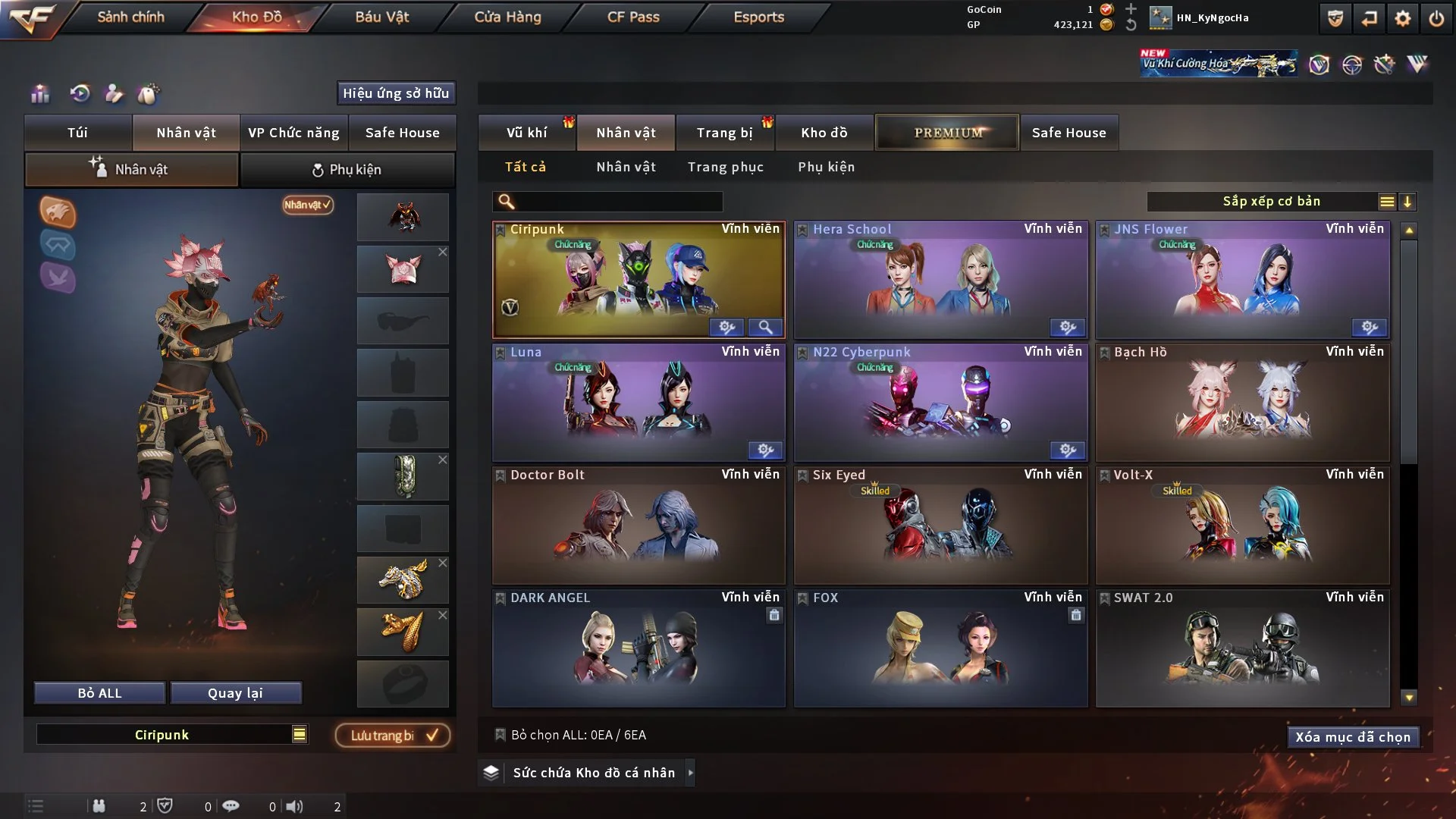This screenshot has width=1456, height=819.
Task: Go to the Cửa Hàng shop
Action: click(507, 17)
